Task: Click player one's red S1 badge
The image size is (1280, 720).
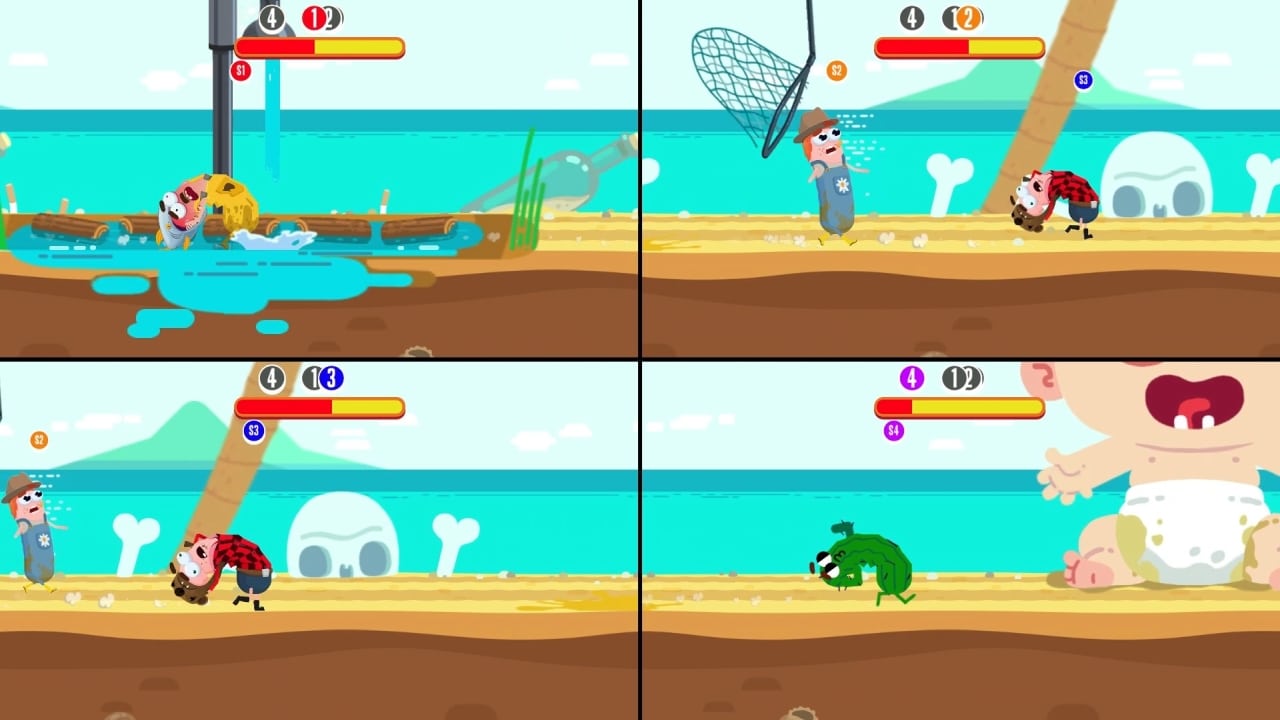Action: 241,70
